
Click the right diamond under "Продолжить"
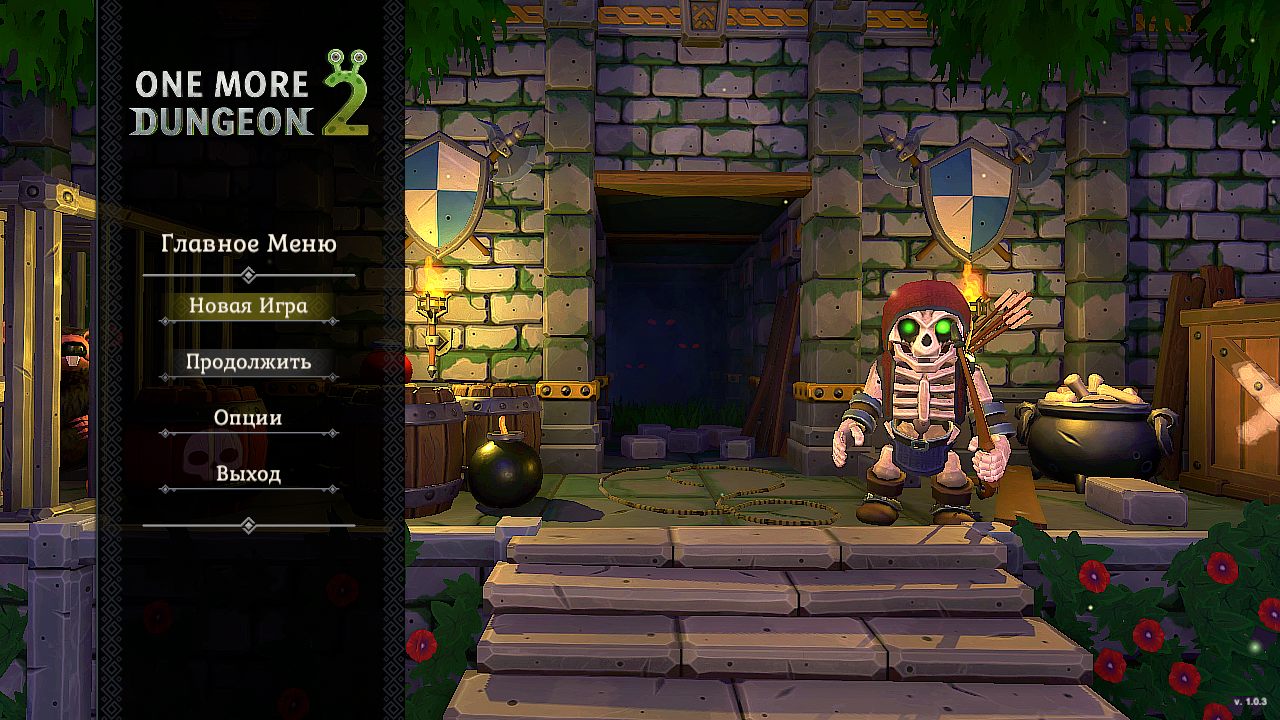[330, 378]
